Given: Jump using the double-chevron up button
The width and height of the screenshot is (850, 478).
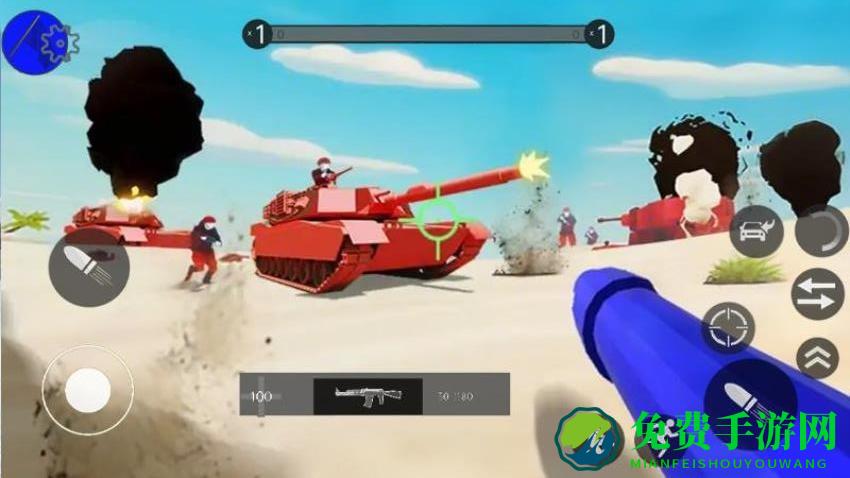Looking at the screenshot, I should 817,357.
